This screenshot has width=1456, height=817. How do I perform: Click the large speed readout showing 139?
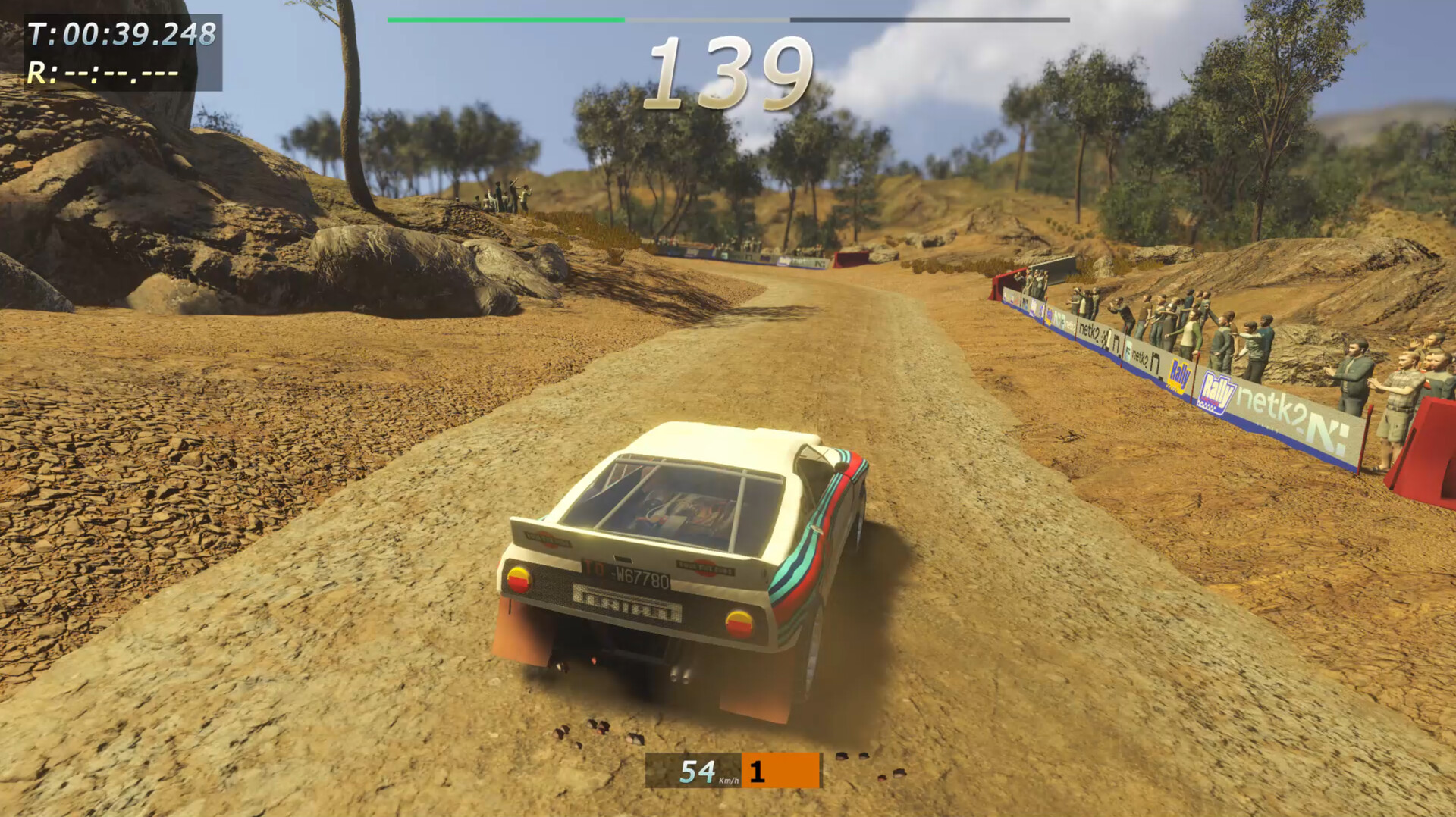(730, 72)
